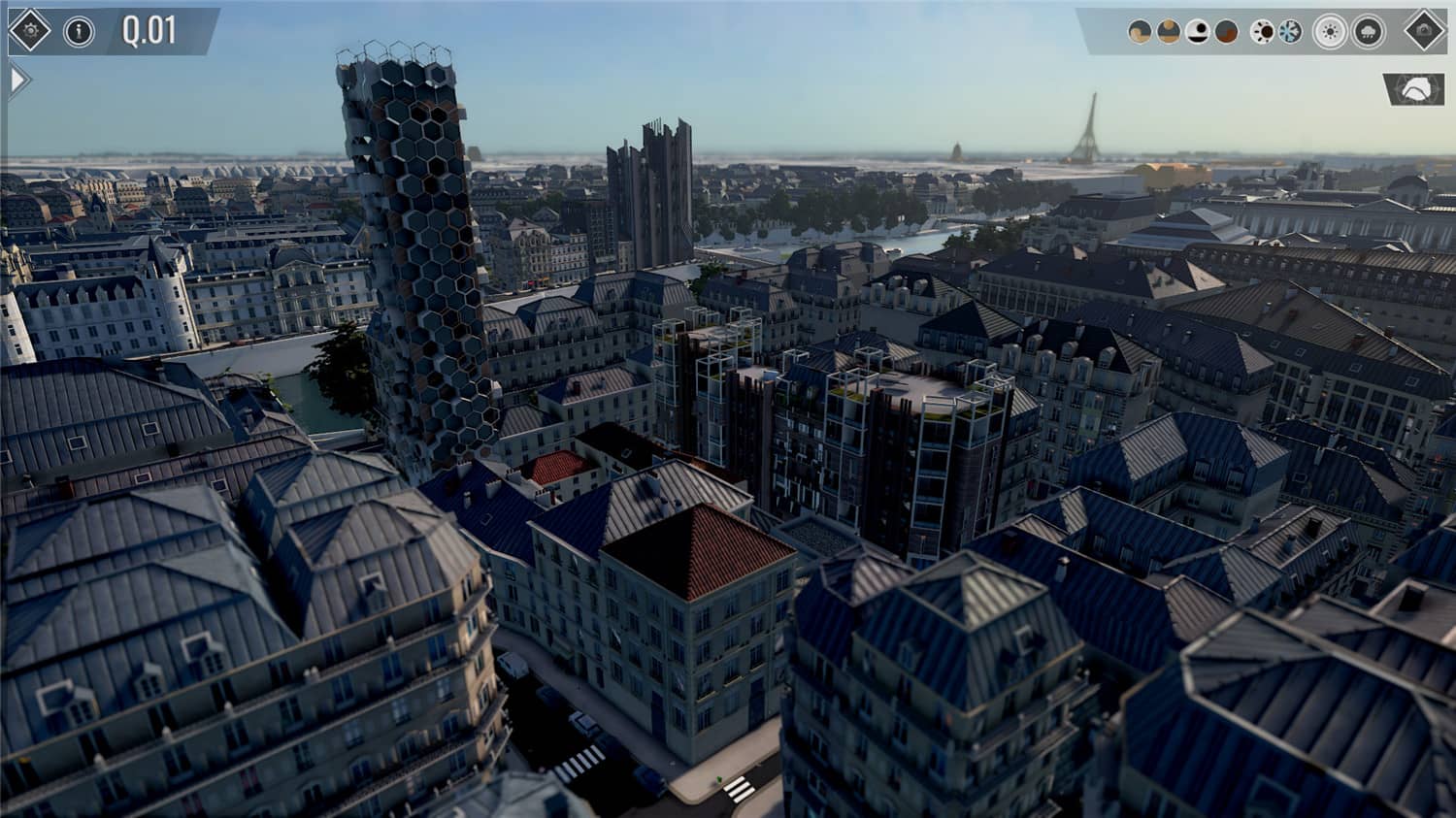Select the hexagonal honeycomb tower
The height and width of the screenshot is (818, 1456).
pos(417,252)
